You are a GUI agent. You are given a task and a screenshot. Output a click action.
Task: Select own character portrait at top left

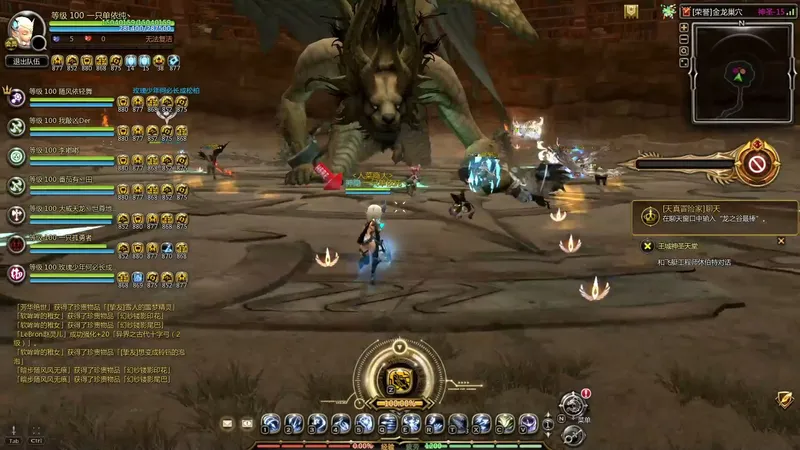(22, 28)
